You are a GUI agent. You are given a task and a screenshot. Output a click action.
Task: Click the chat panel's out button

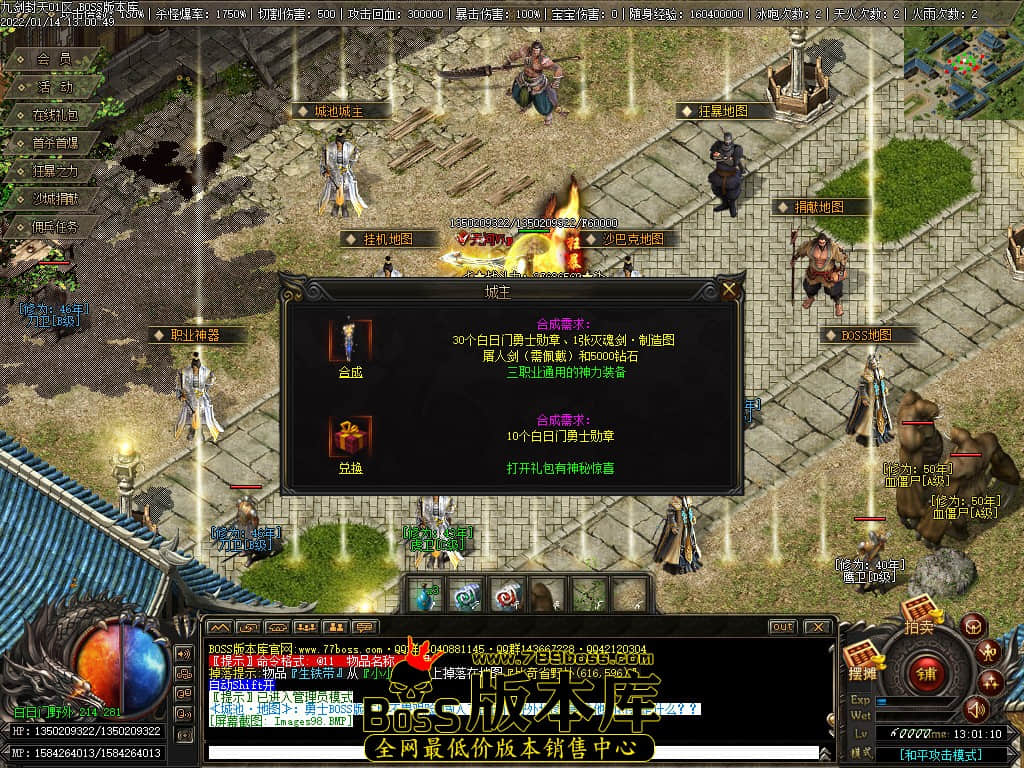tap(783, 627)
